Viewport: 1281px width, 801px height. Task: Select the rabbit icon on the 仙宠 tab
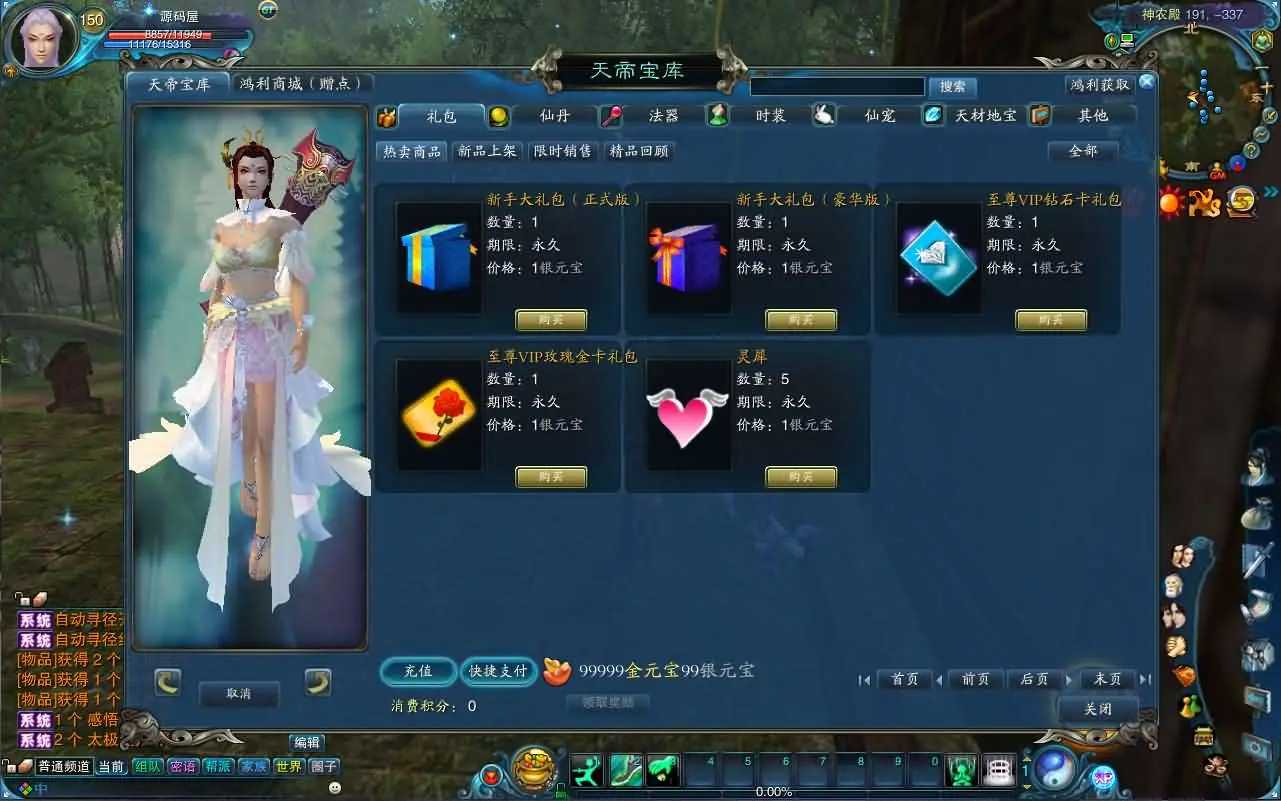[824, 114]
